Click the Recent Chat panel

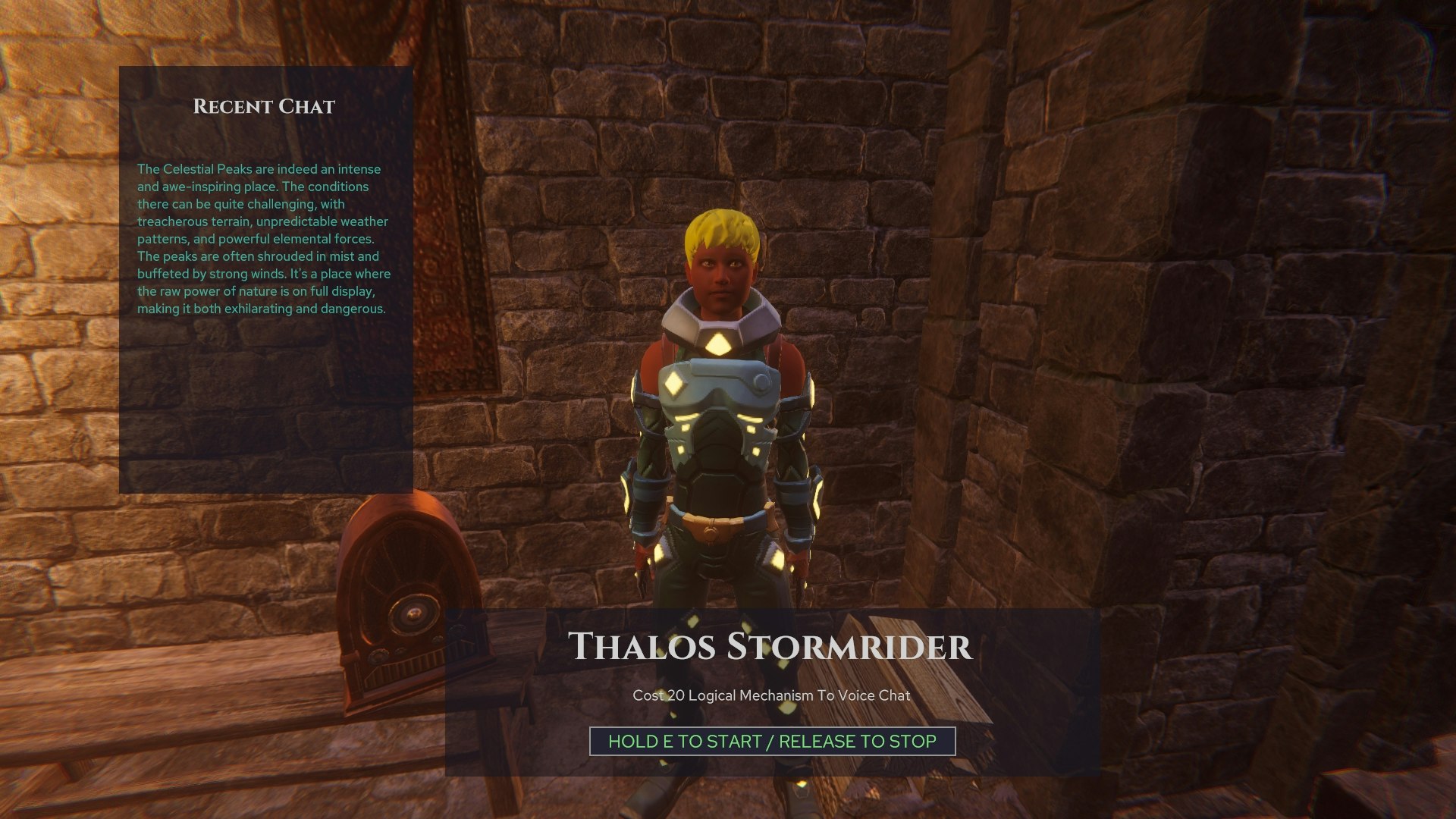[265, 280]
